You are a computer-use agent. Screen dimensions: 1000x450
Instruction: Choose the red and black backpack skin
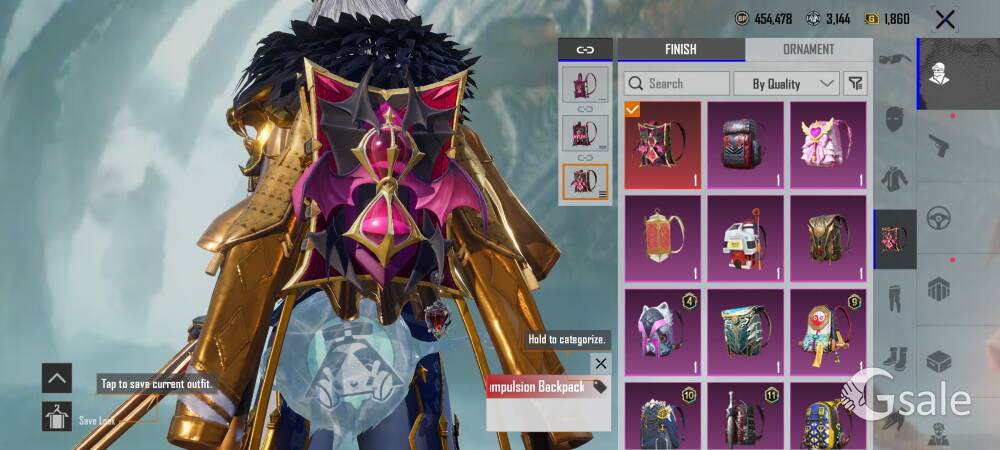pyautogui.click(x=745, y=145)
